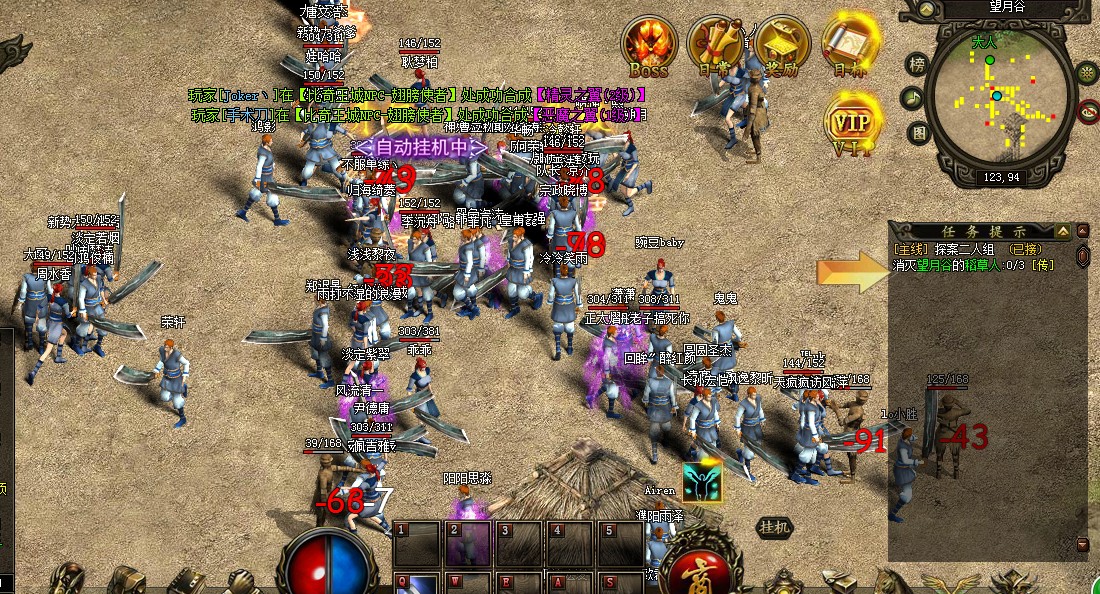Open the 图 world map button
This screenshot has height=594, width=1100.
(919, 132)
